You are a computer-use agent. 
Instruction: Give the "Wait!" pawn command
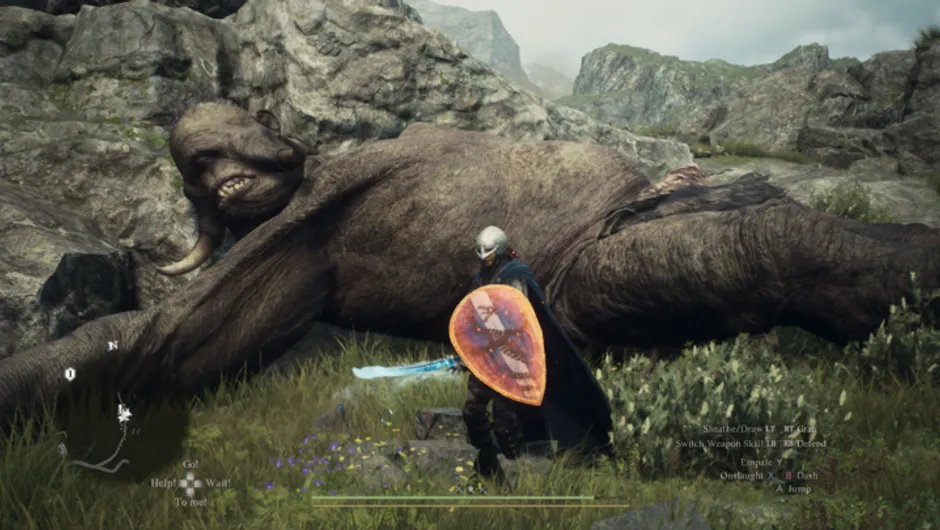tap(218, 483)
